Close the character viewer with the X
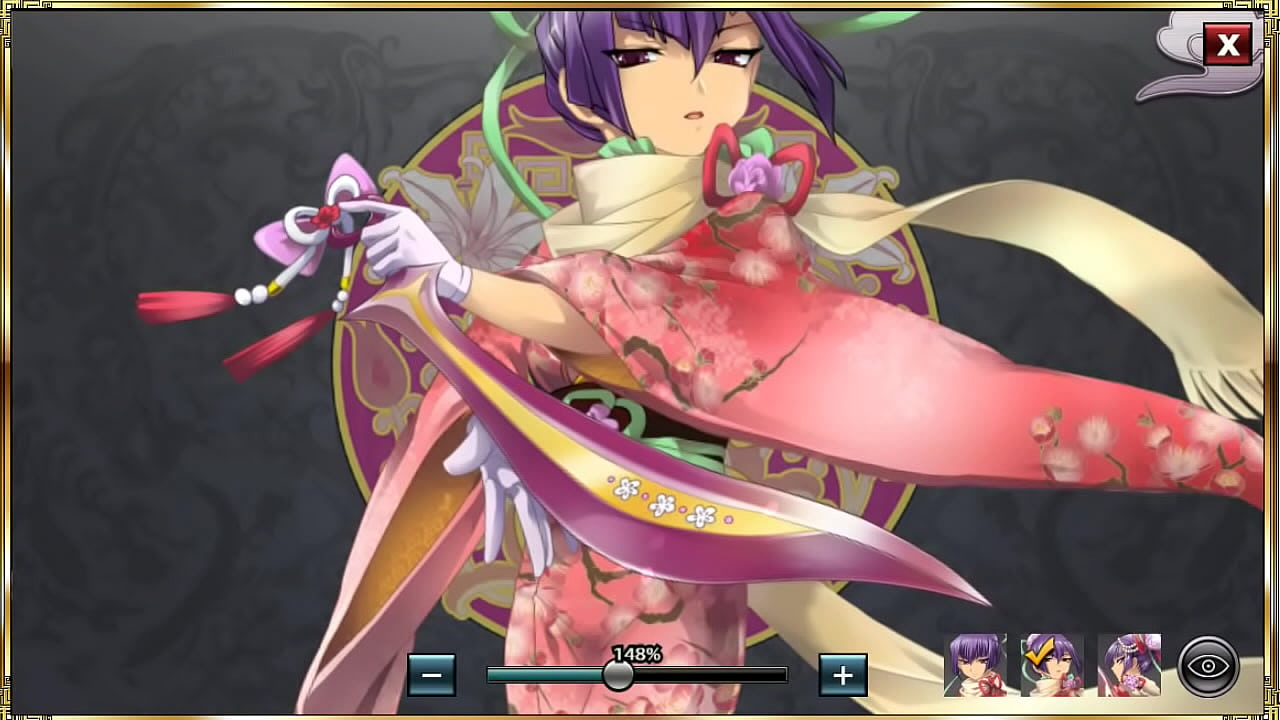This screenshot has width=1280, height=720. click(1227, 45)
